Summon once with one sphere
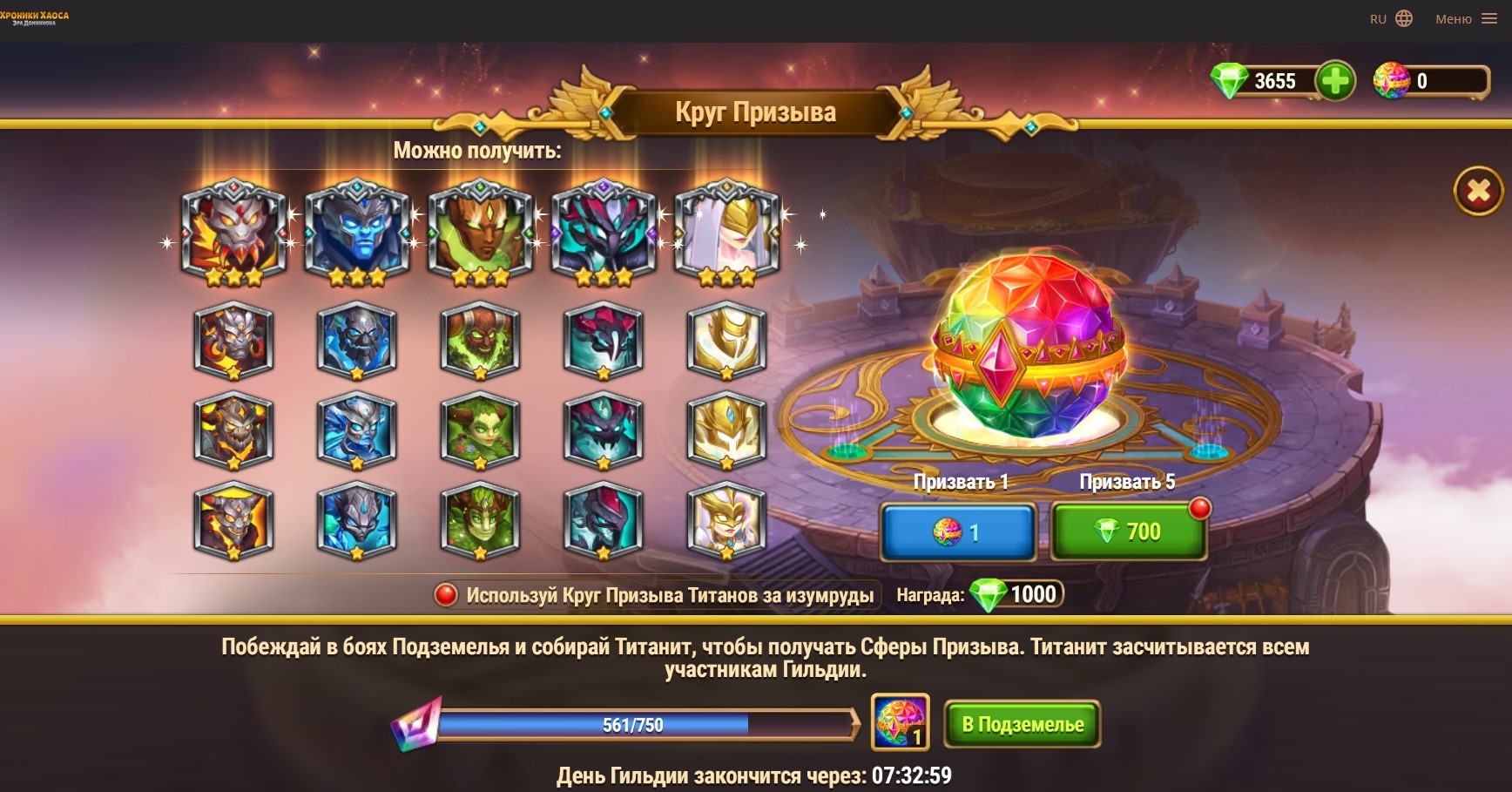Screen dimensions: 1512x792 coord(958,531)
